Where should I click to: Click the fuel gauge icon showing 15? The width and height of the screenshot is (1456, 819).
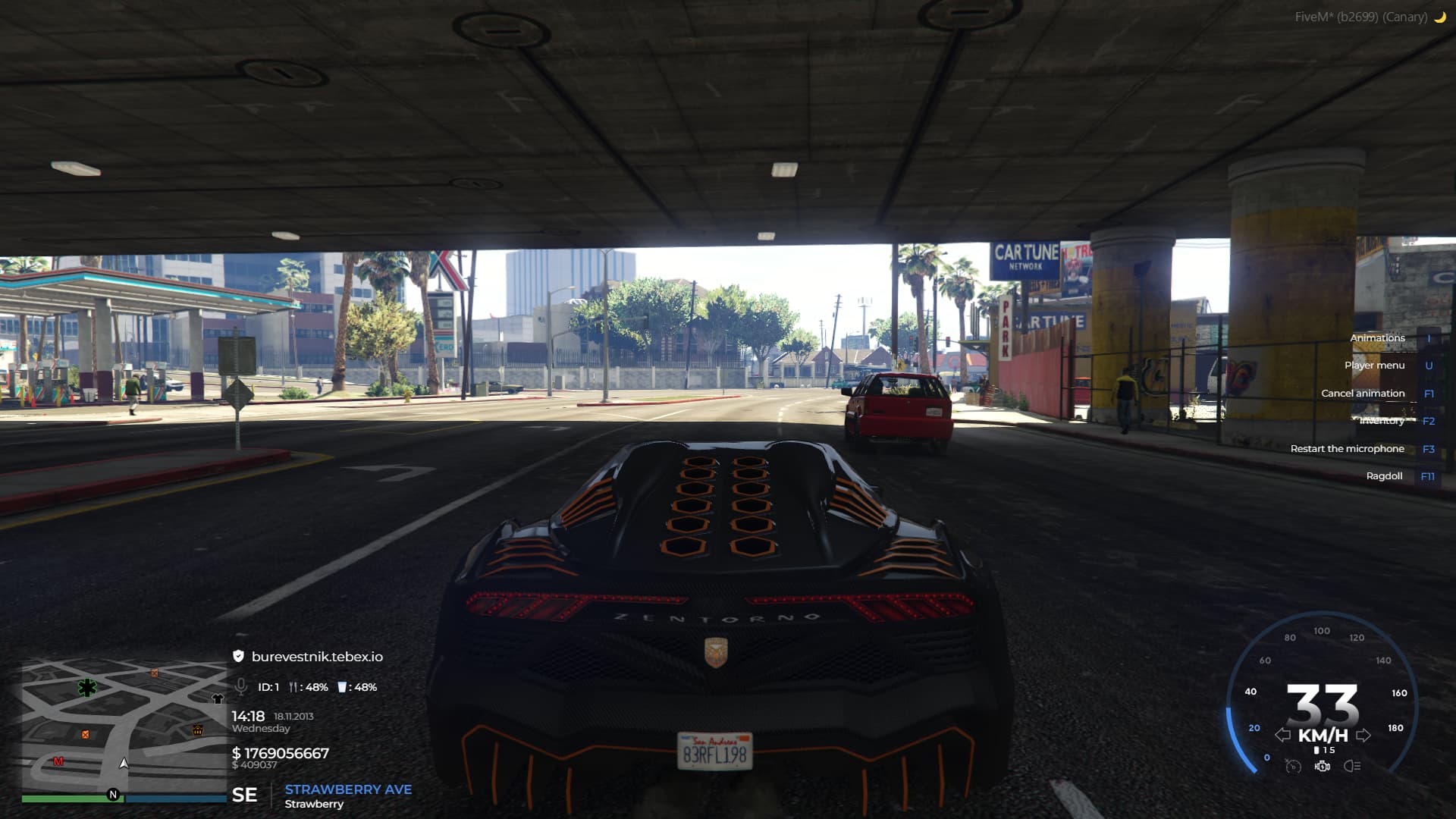click(1316, 750)
